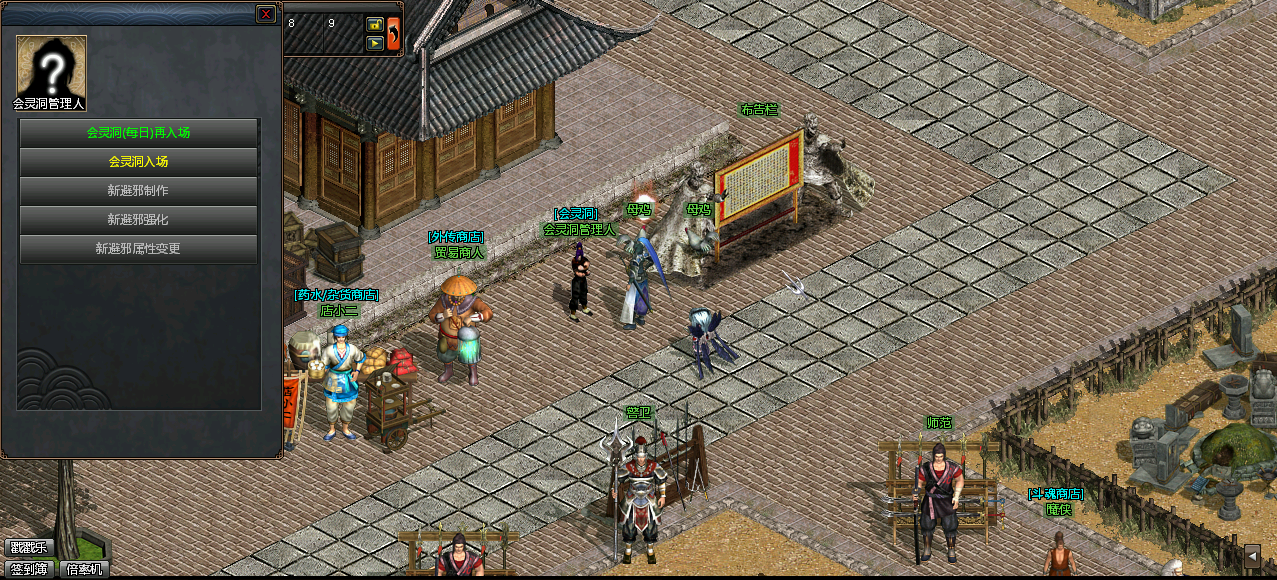Open the 签到簿 sign-in book
The height and width of the screenshot is (580, 1277).
[28, 569]
